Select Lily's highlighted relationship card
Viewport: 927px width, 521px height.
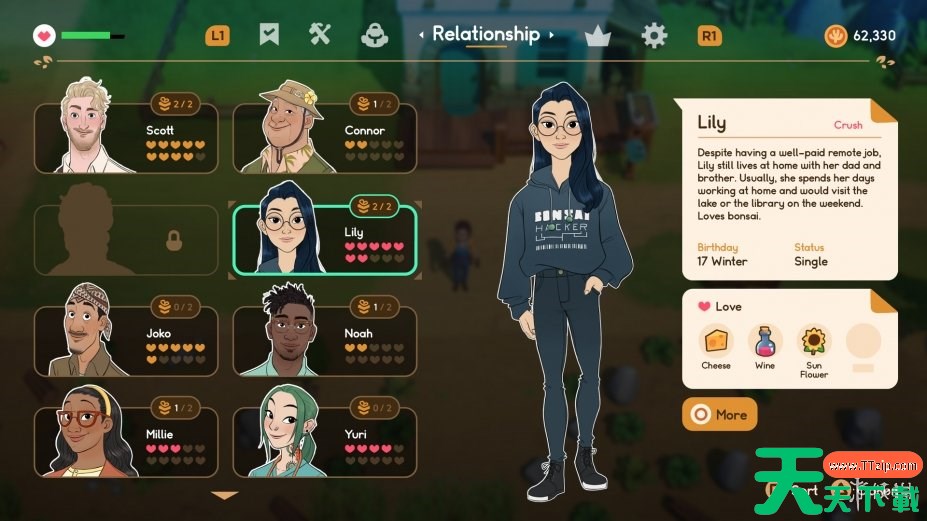[x=324, y=240]
